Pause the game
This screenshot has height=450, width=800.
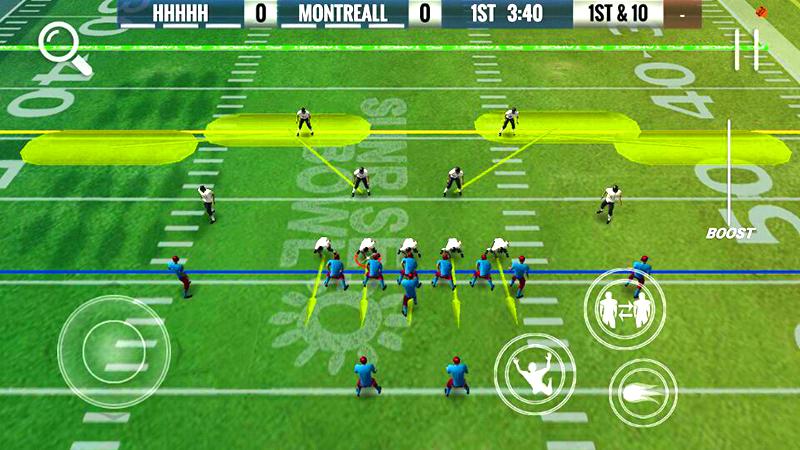747,48
